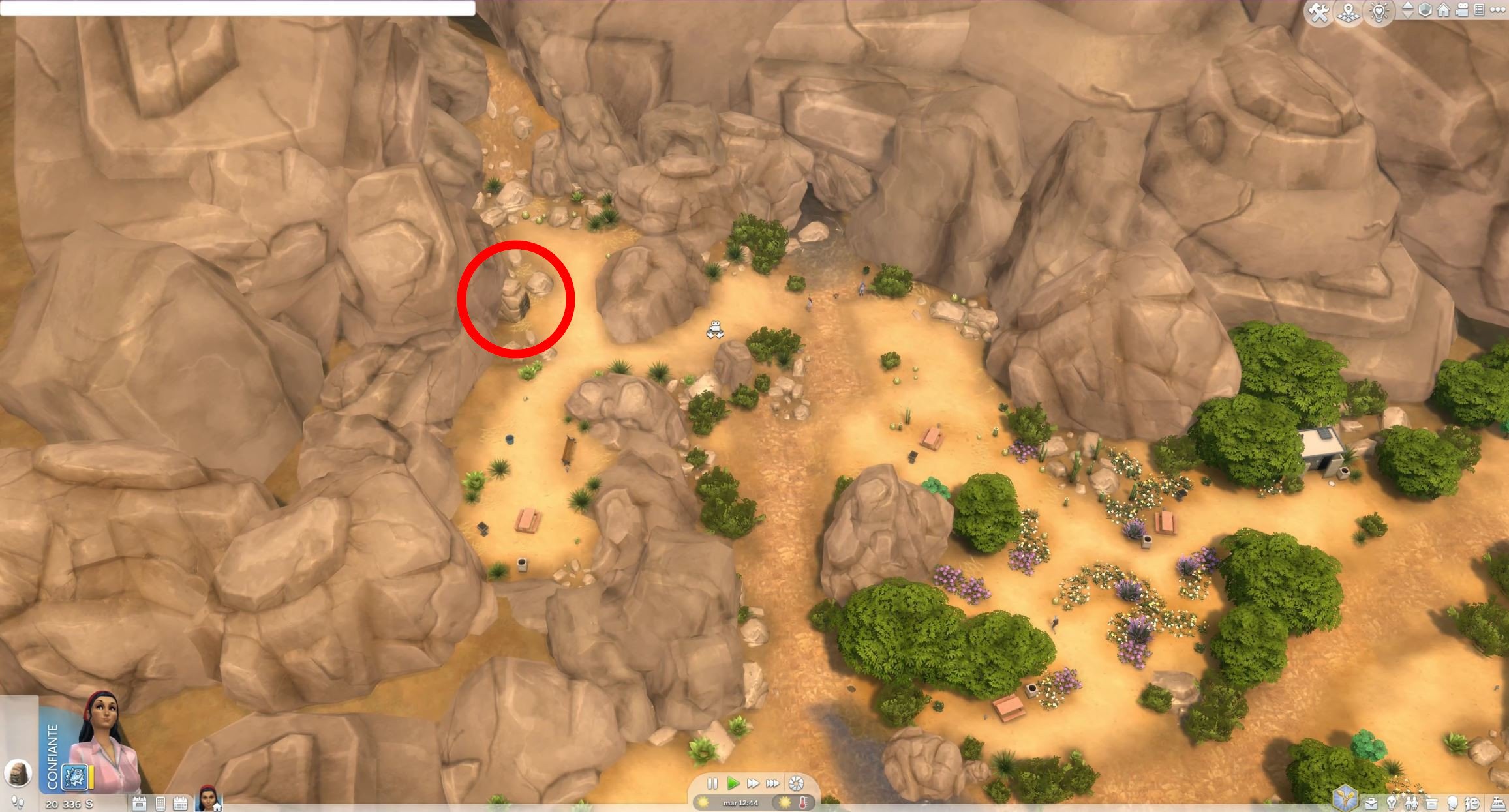This screenshot has height=812, width=1509.
Task: Click the floor level up arrow
Action: click(x=1407, y=6)
